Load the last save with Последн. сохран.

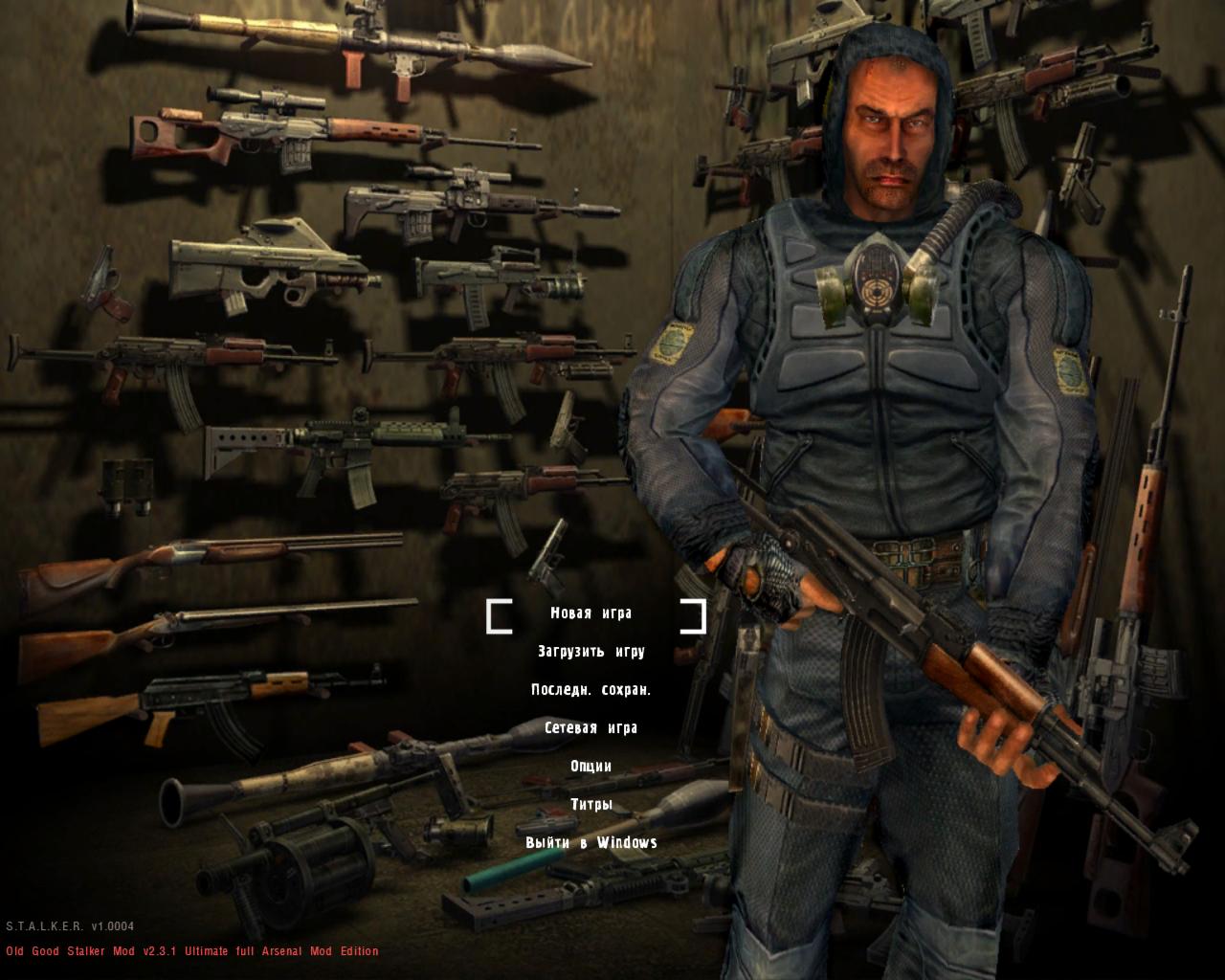(591, 690)
